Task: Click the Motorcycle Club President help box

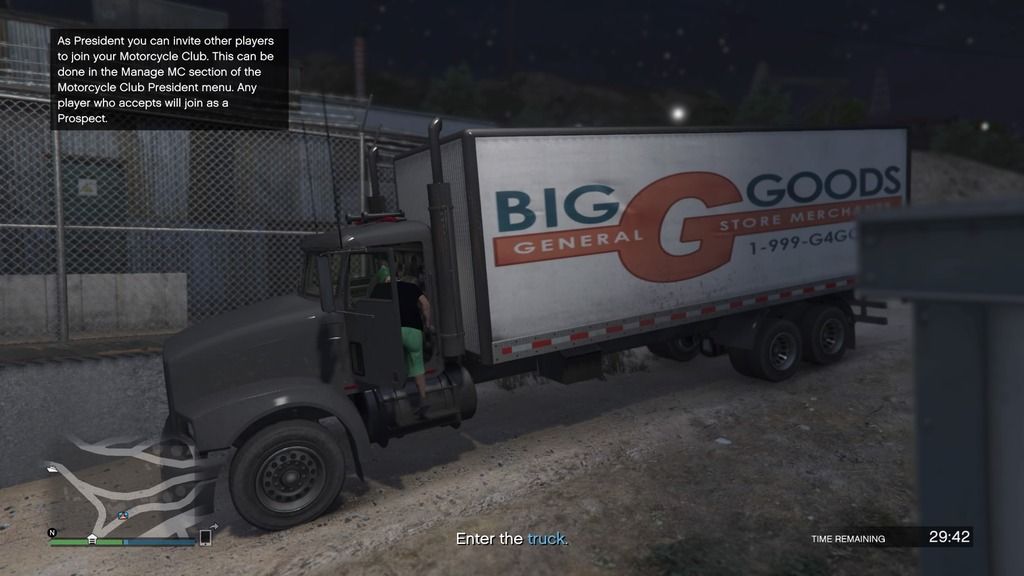Action: pos(169,80)
